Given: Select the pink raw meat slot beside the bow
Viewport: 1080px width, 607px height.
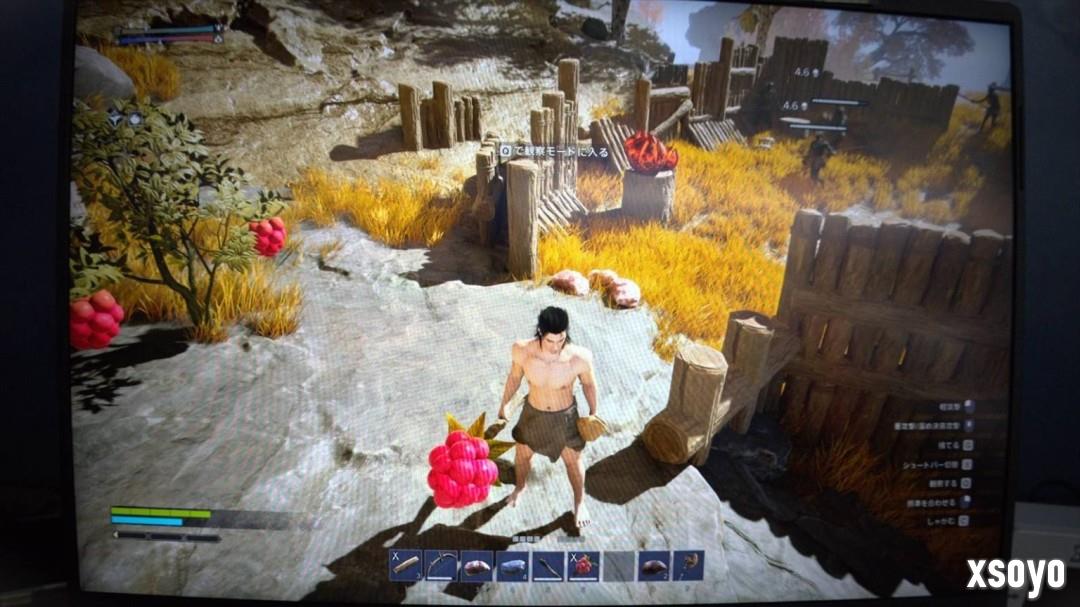Looking at the screenshot, I should click(476, 567).
